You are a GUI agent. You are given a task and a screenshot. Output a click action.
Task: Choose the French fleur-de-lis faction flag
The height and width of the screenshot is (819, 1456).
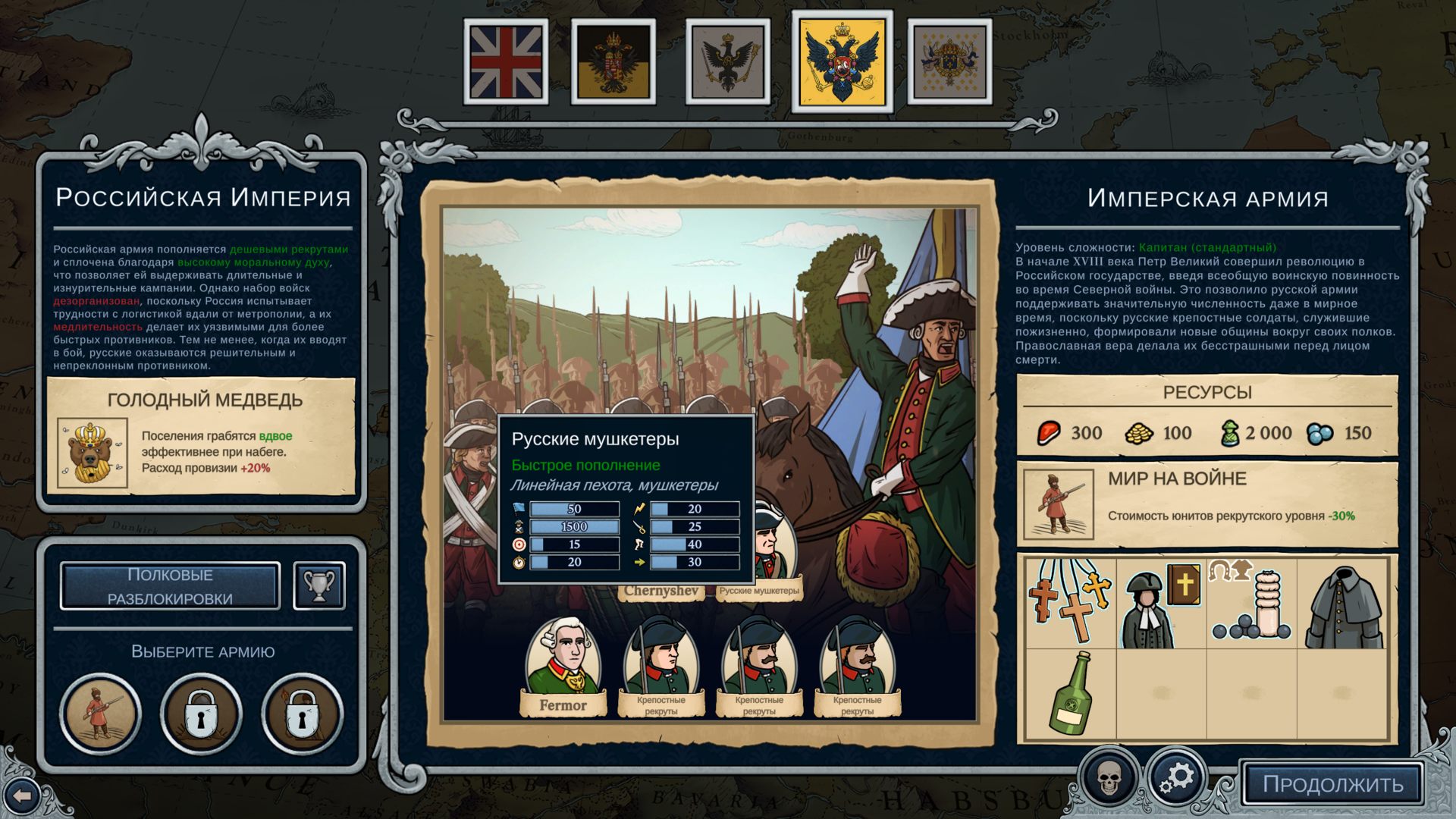949,62
